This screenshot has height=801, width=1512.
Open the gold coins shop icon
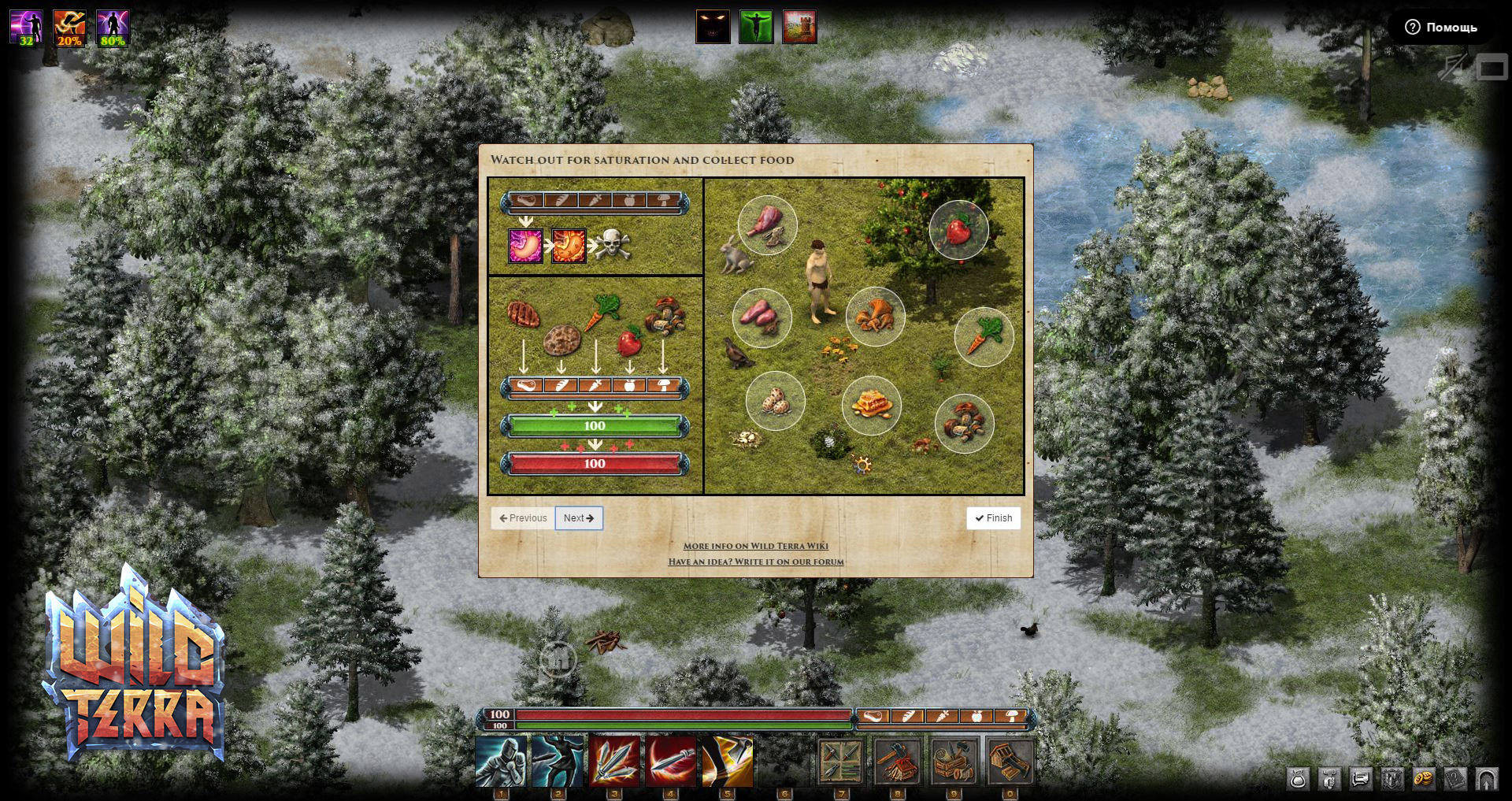coord(1424,779)
